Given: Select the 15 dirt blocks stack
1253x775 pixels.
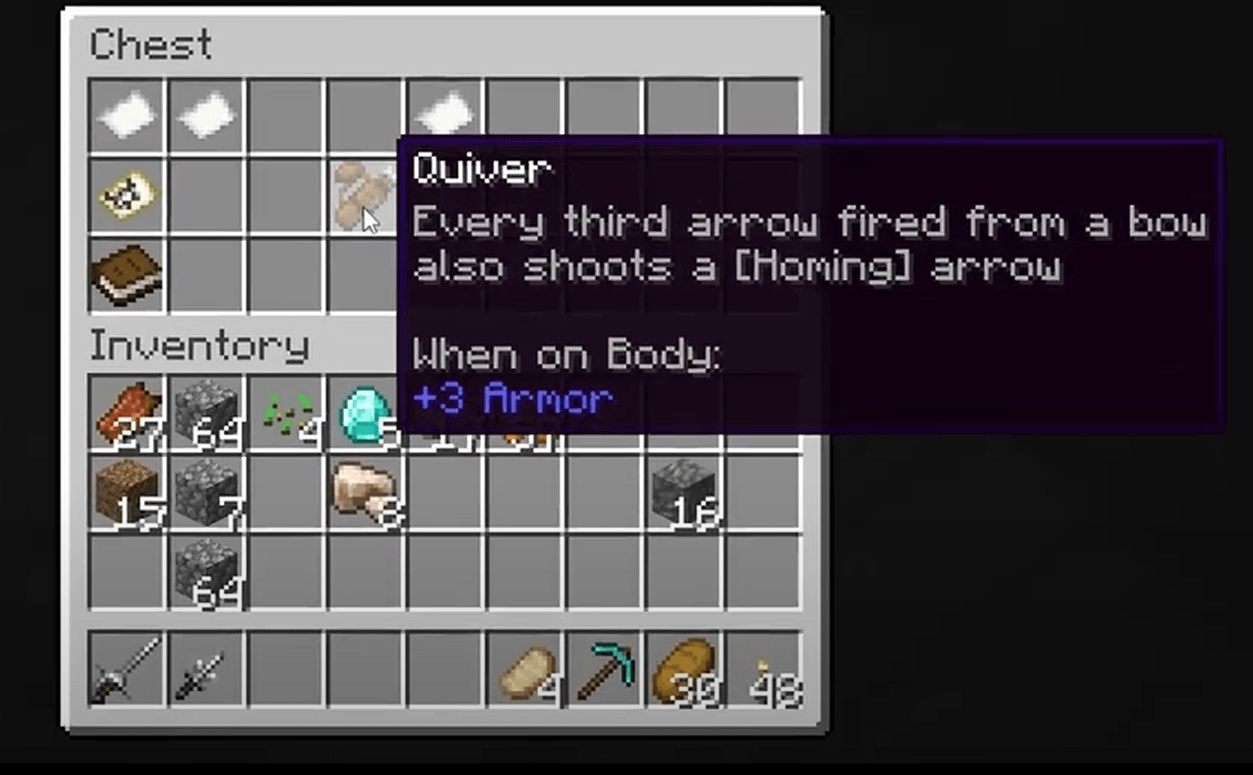Looking at the screenshot, I should click(127, 492).
